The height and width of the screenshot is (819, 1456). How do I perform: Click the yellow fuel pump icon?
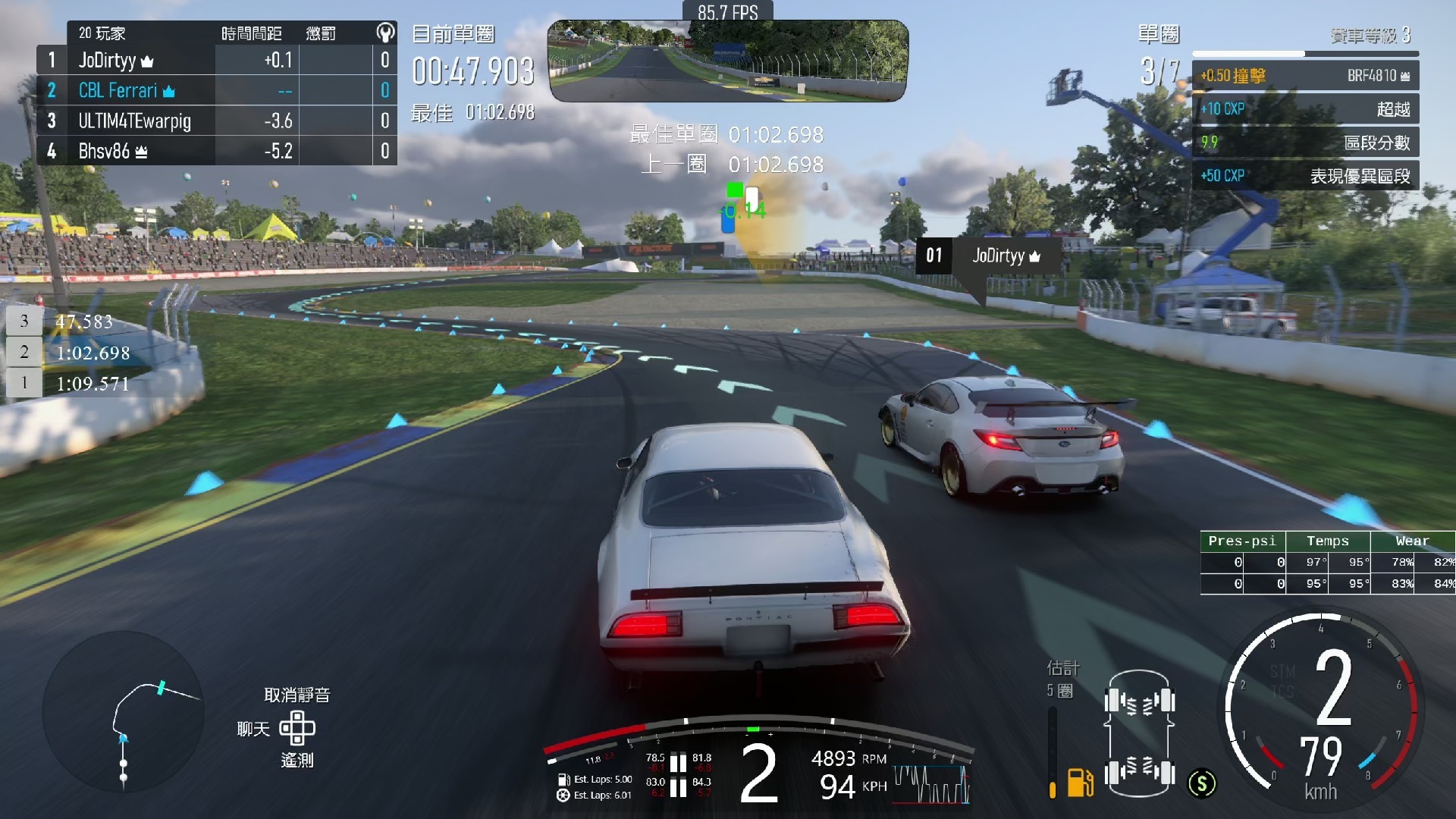point(1080,782)
